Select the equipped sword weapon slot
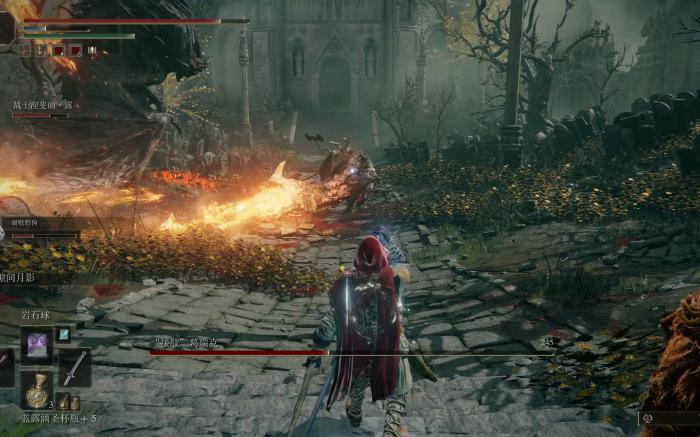The height and width of the screenshot is (437, 700). [74, 367]
